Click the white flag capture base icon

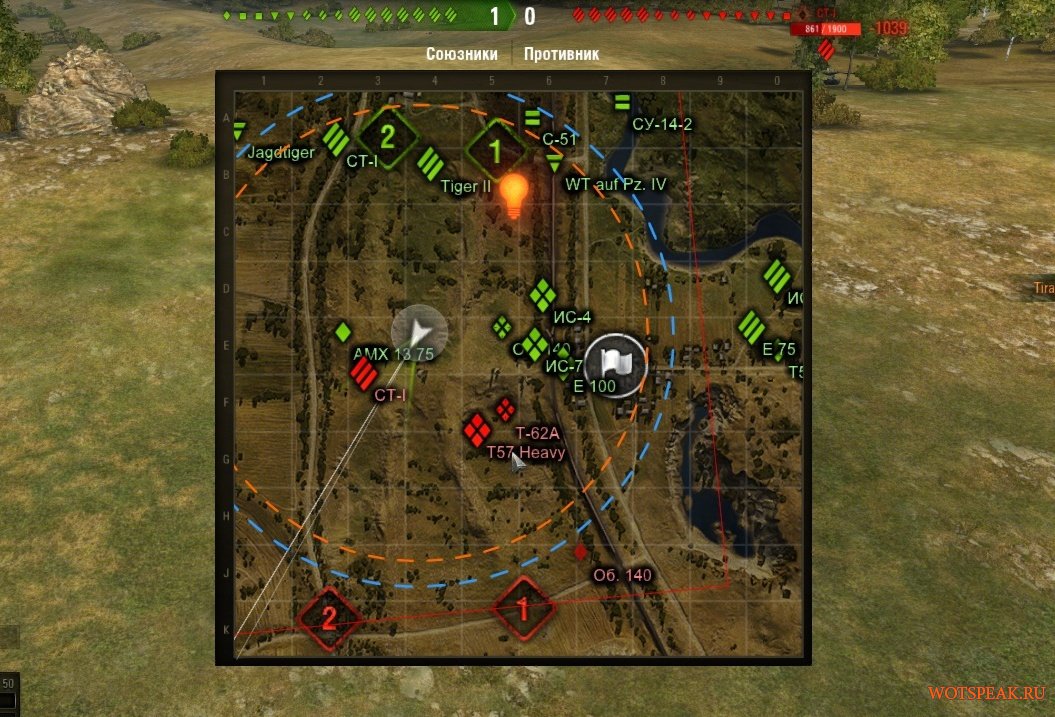(x=616, y=365)
